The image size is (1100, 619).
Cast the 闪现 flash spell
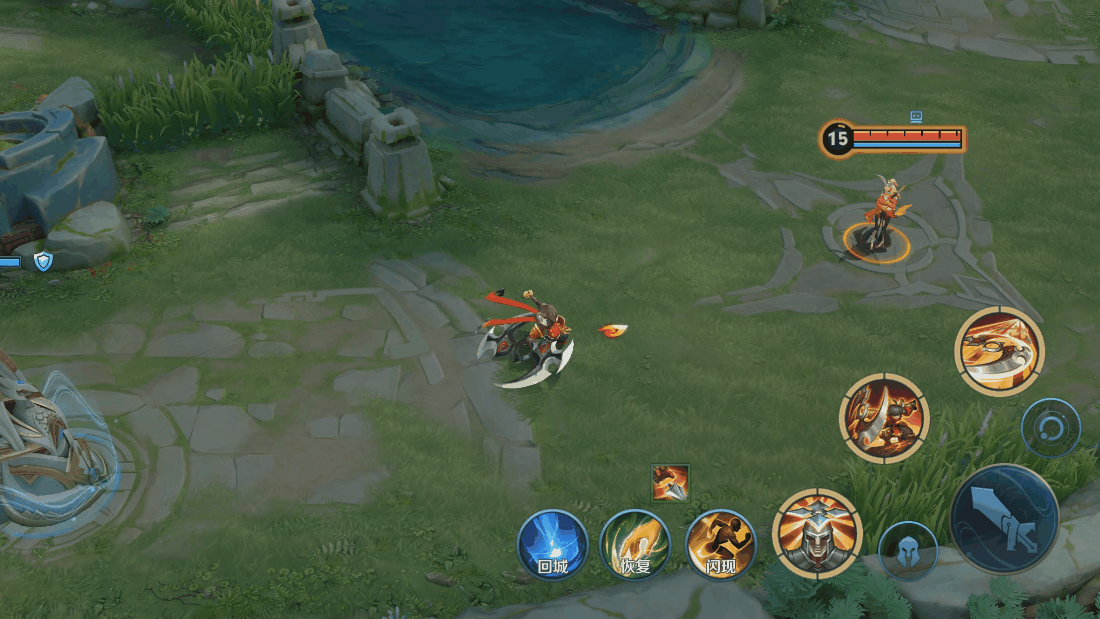click(x=720, y=545)
